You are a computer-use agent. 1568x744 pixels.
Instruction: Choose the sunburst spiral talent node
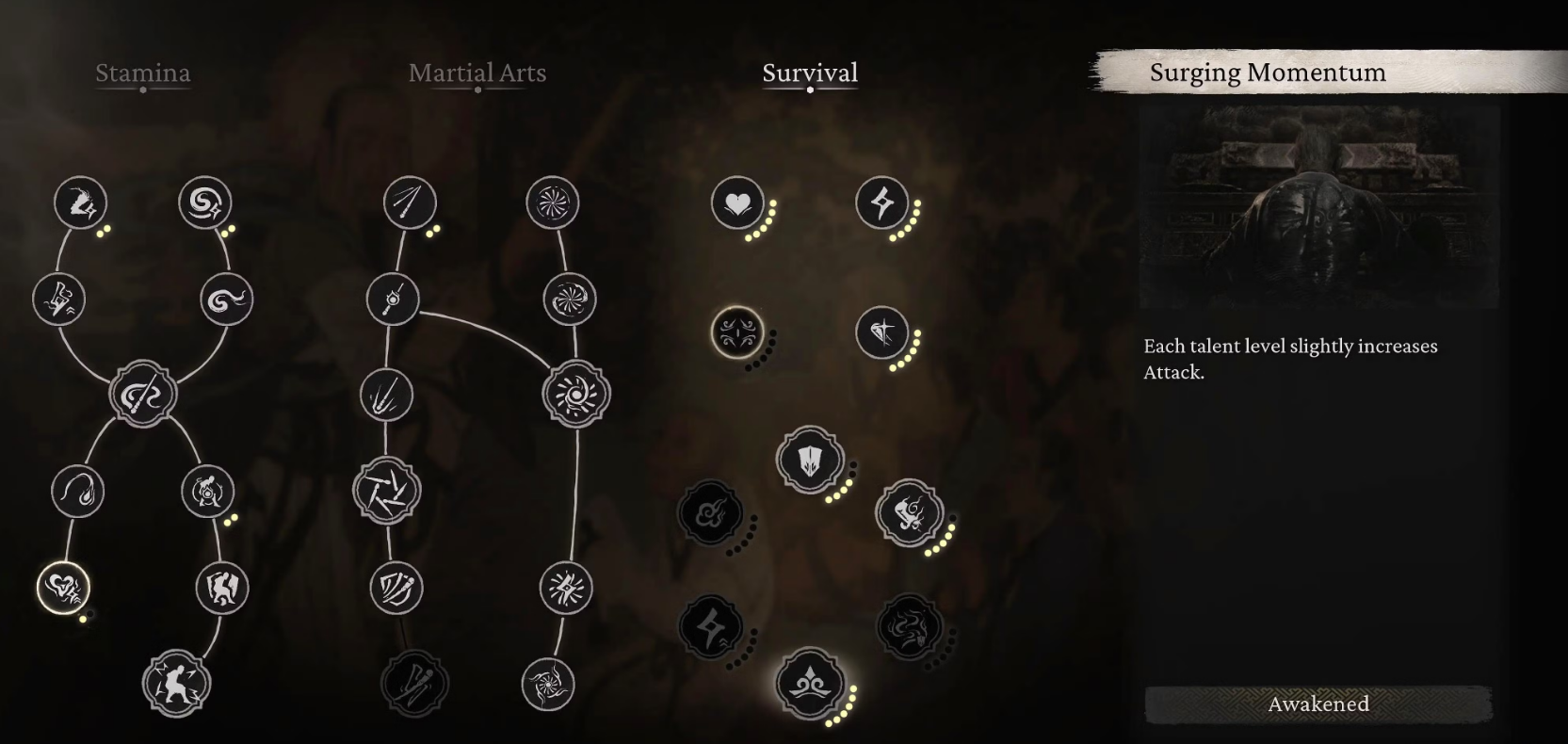(x=576, y=394)
